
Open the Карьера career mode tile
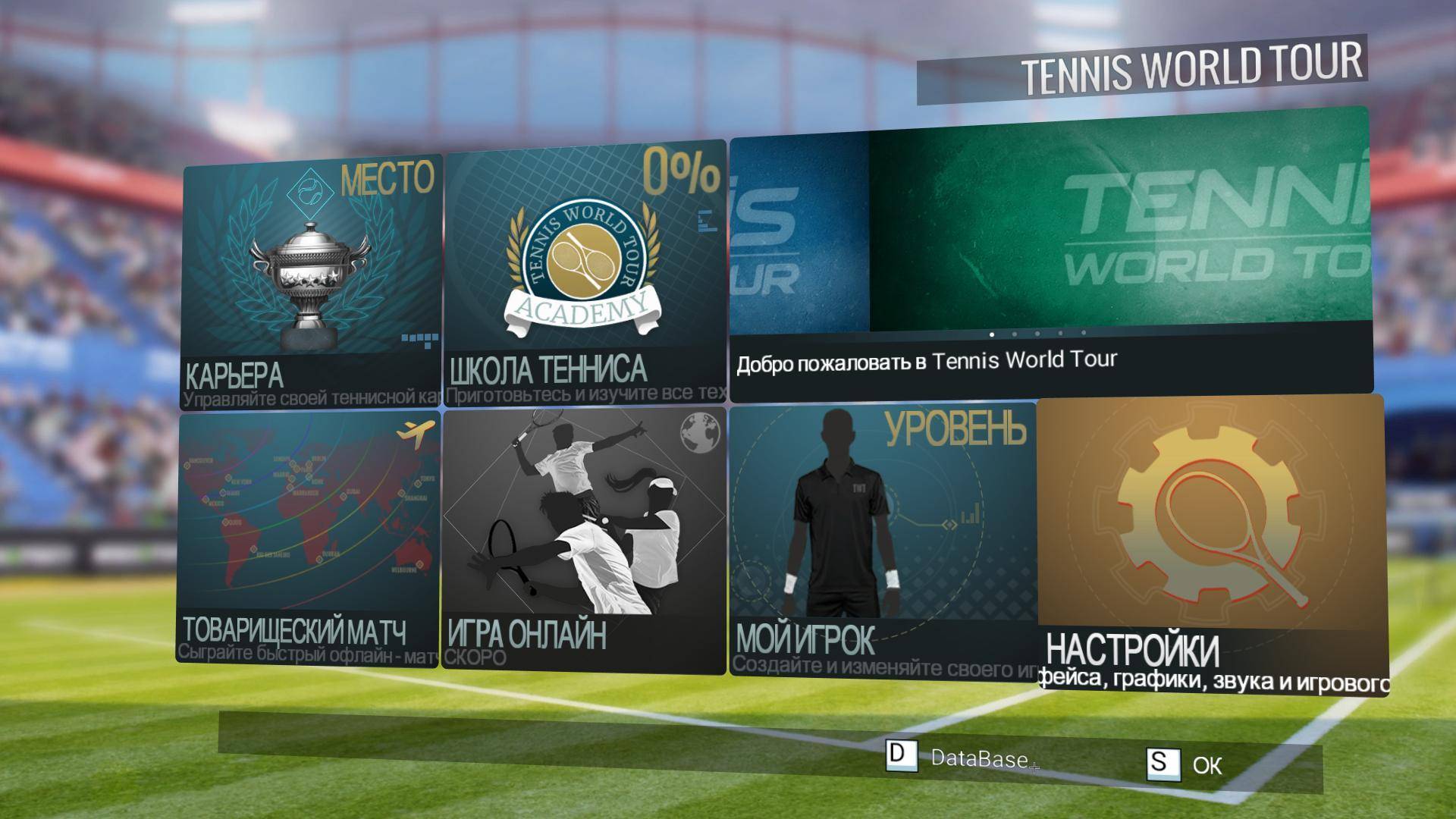(311, 281)
